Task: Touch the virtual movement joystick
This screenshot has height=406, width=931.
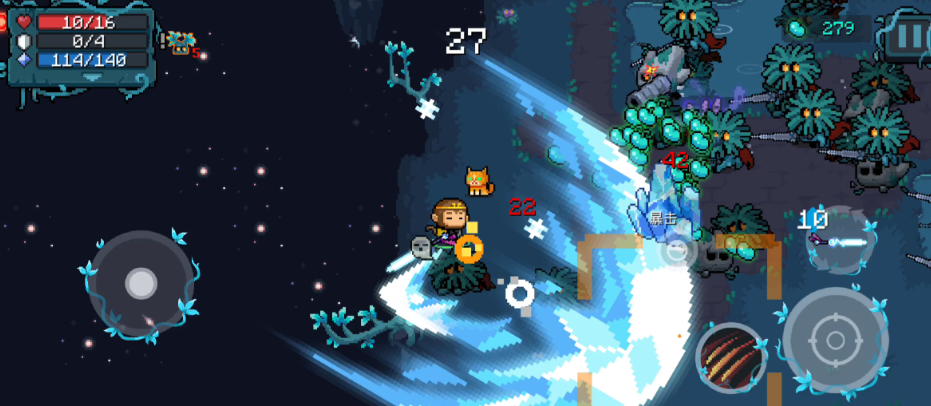Action: tap(141, 284)
